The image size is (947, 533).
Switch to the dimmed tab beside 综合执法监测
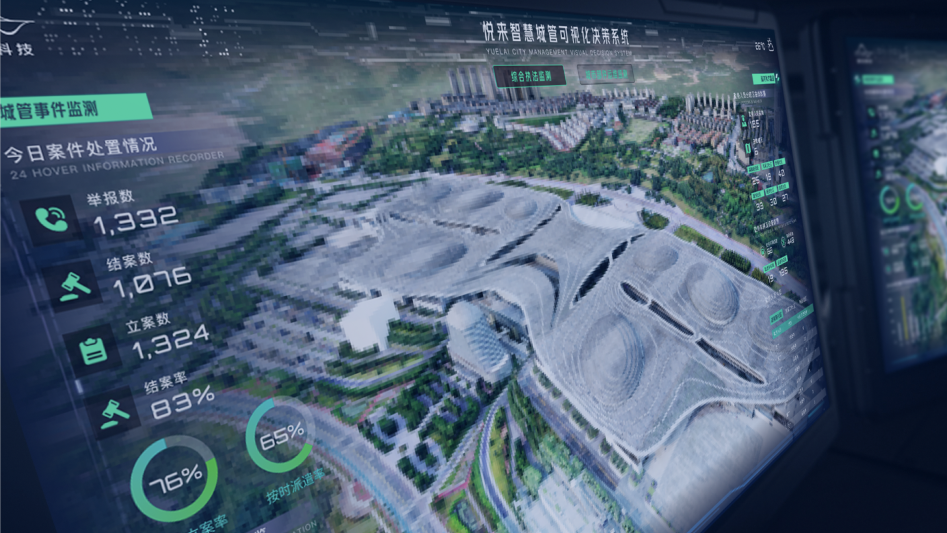tap(606, 74)
